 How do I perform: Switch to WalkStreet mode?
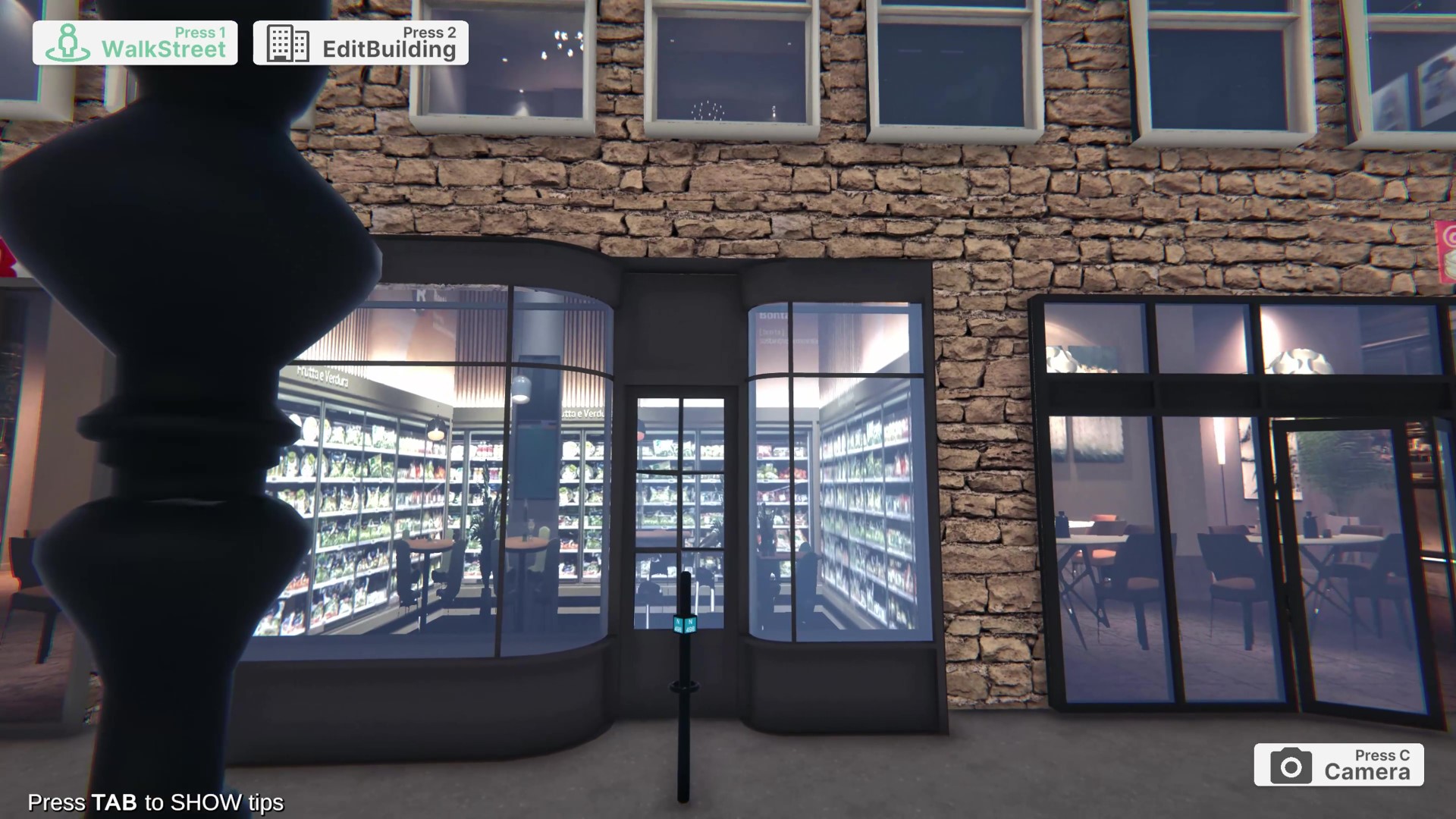point(135,43)
